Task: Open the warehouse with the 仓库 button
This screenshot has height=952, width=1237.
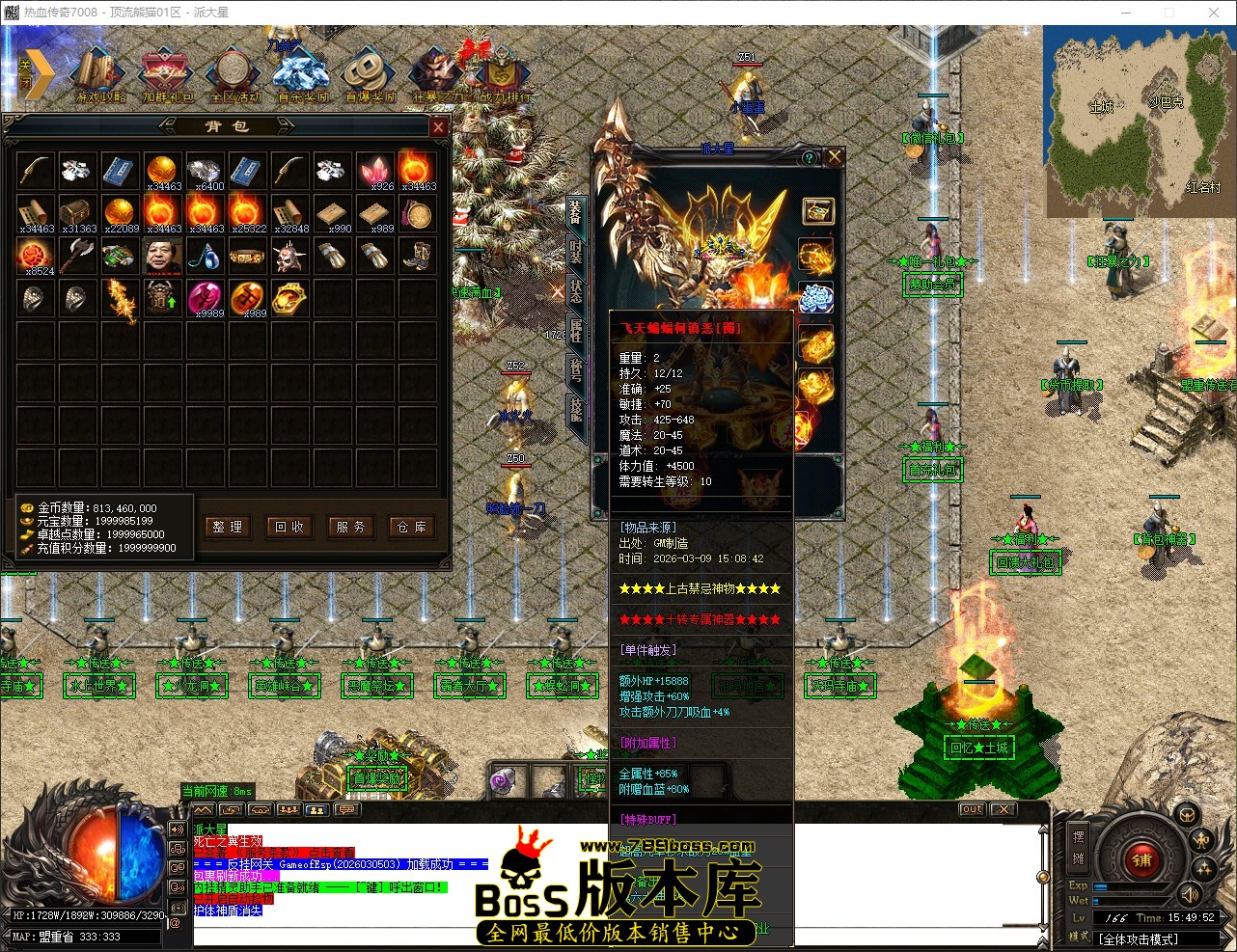Action: coord(412,528)
